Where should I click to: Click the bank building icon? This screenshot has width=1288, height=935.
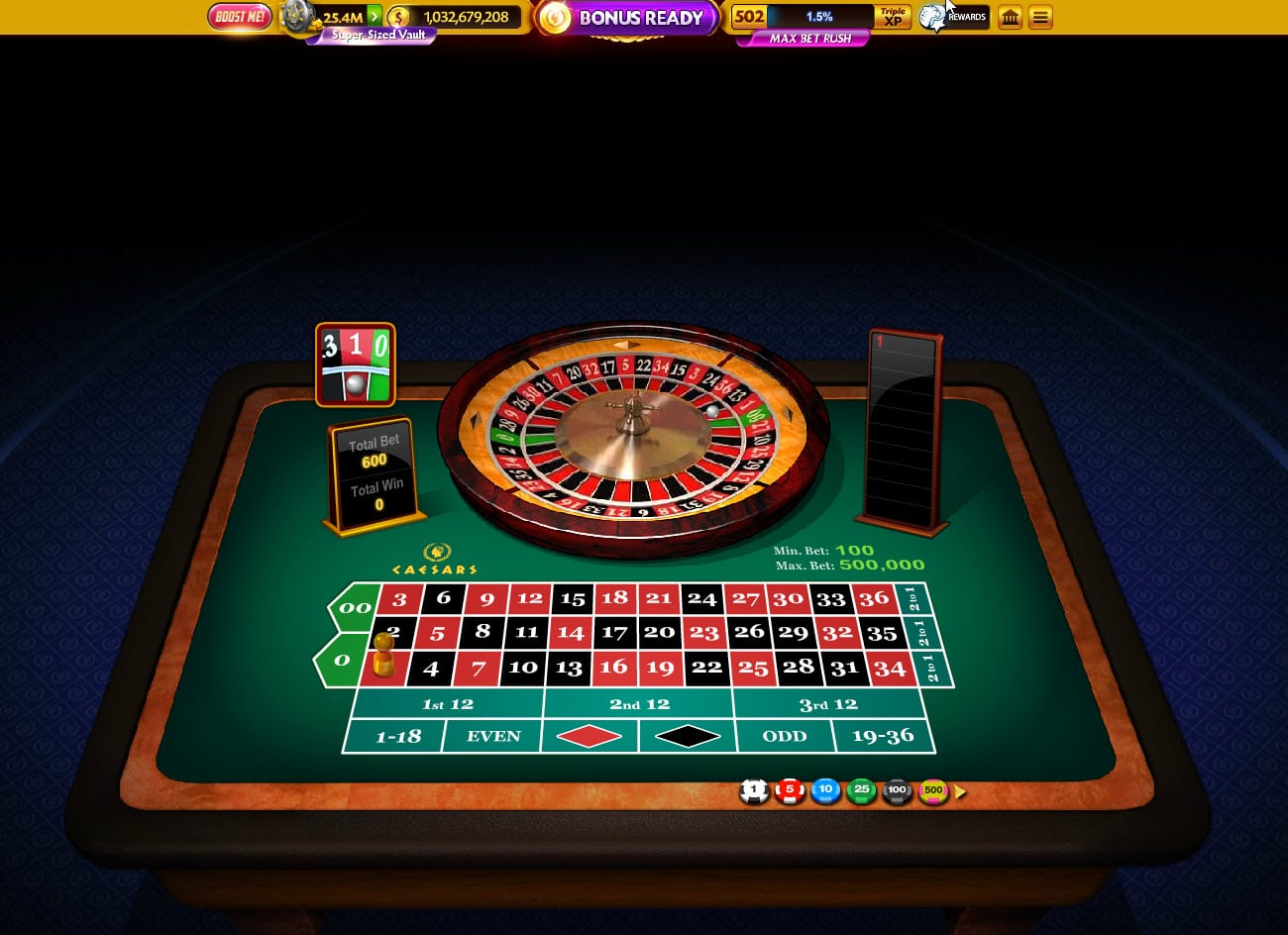[1010, 17]
